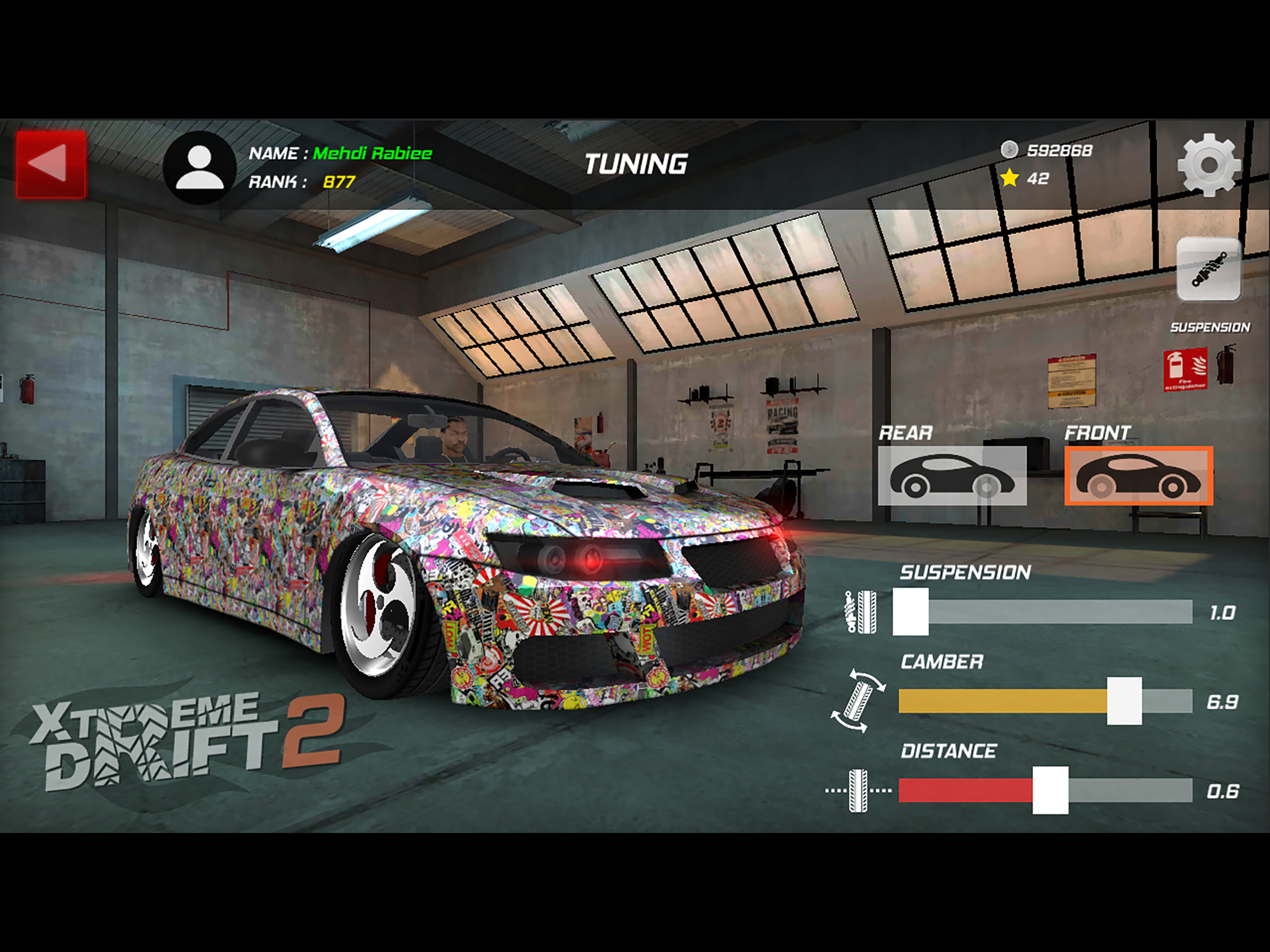Click the coin balance icon
The image size is (1270, 952).
coord(1009,150)
